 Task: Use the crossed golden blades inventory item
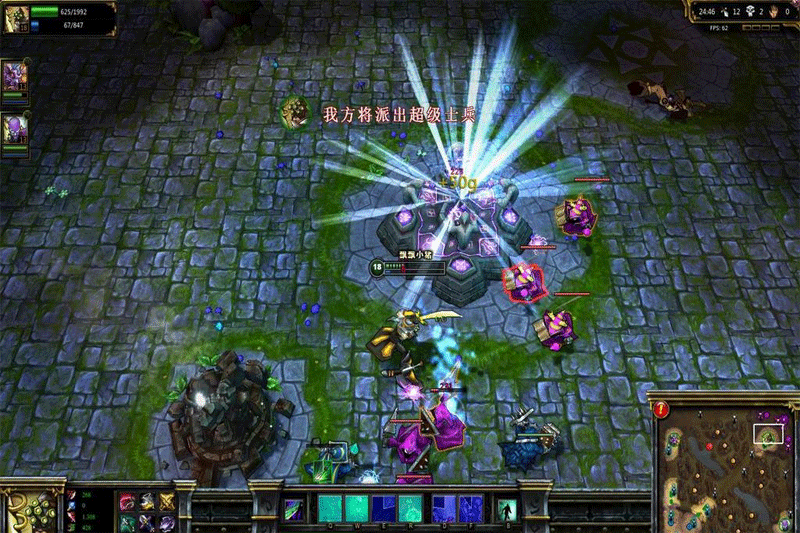[166, 502]
